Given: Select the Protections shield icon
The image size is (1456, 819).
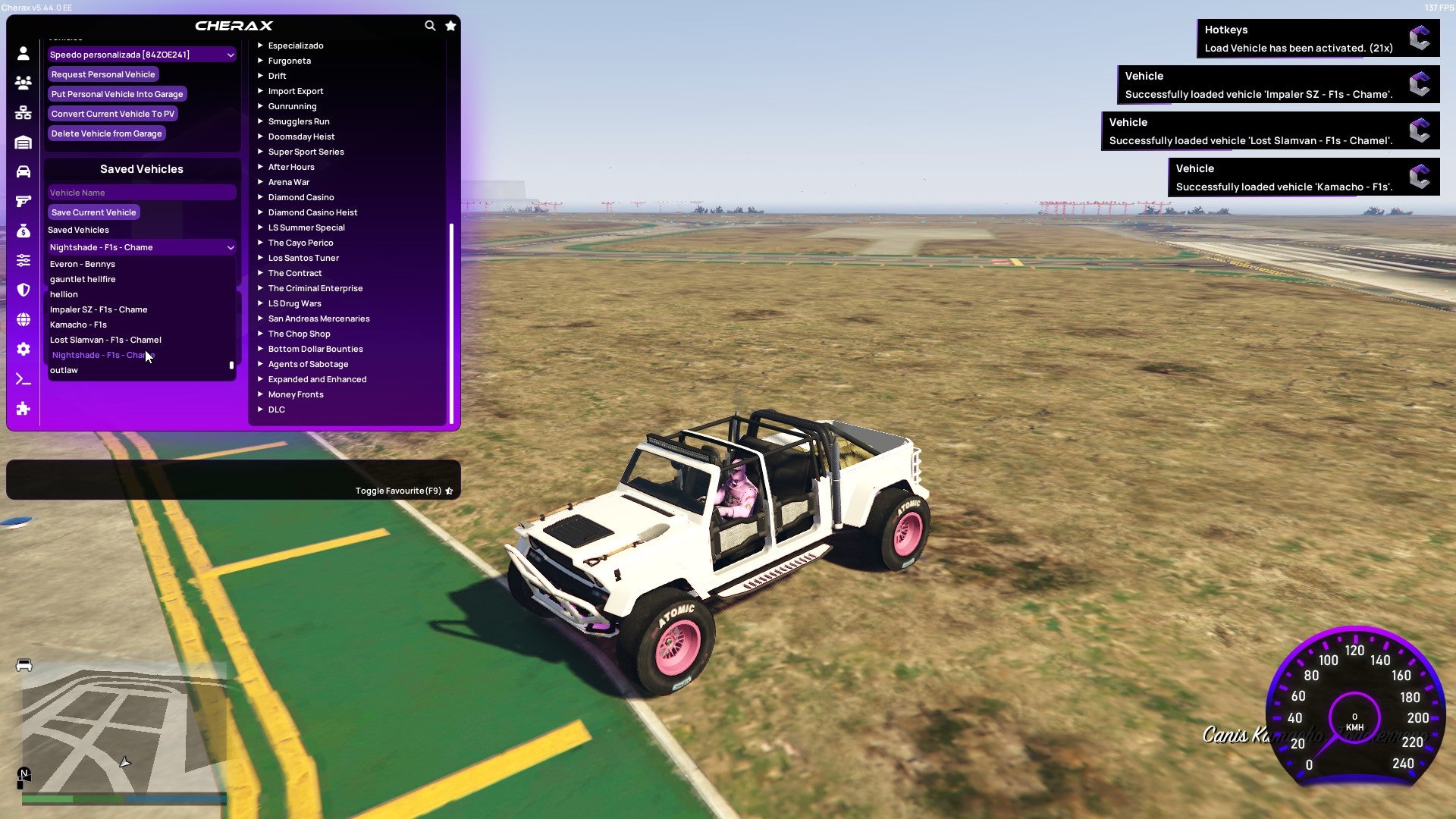Looking at the screenshot, I should 23,290.
